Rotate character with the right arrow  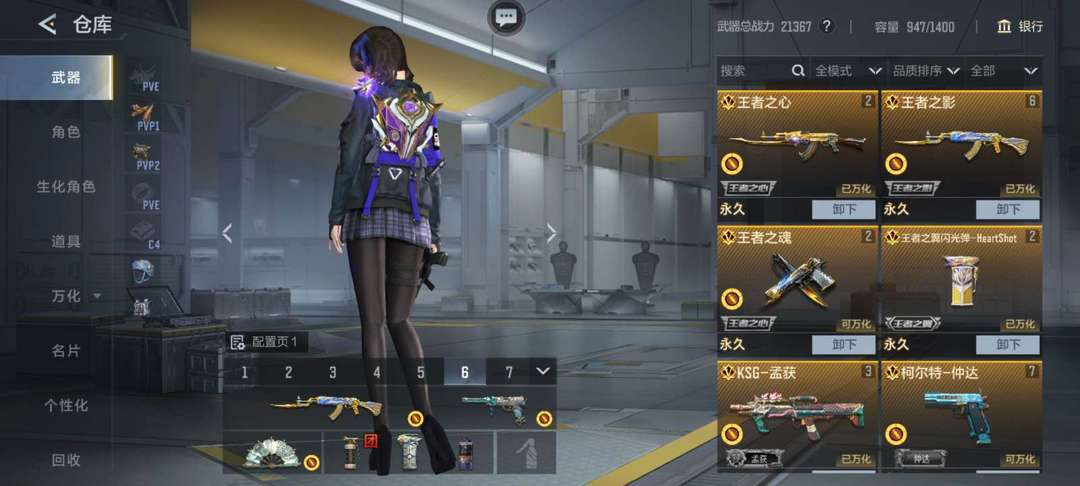[551, 233]
